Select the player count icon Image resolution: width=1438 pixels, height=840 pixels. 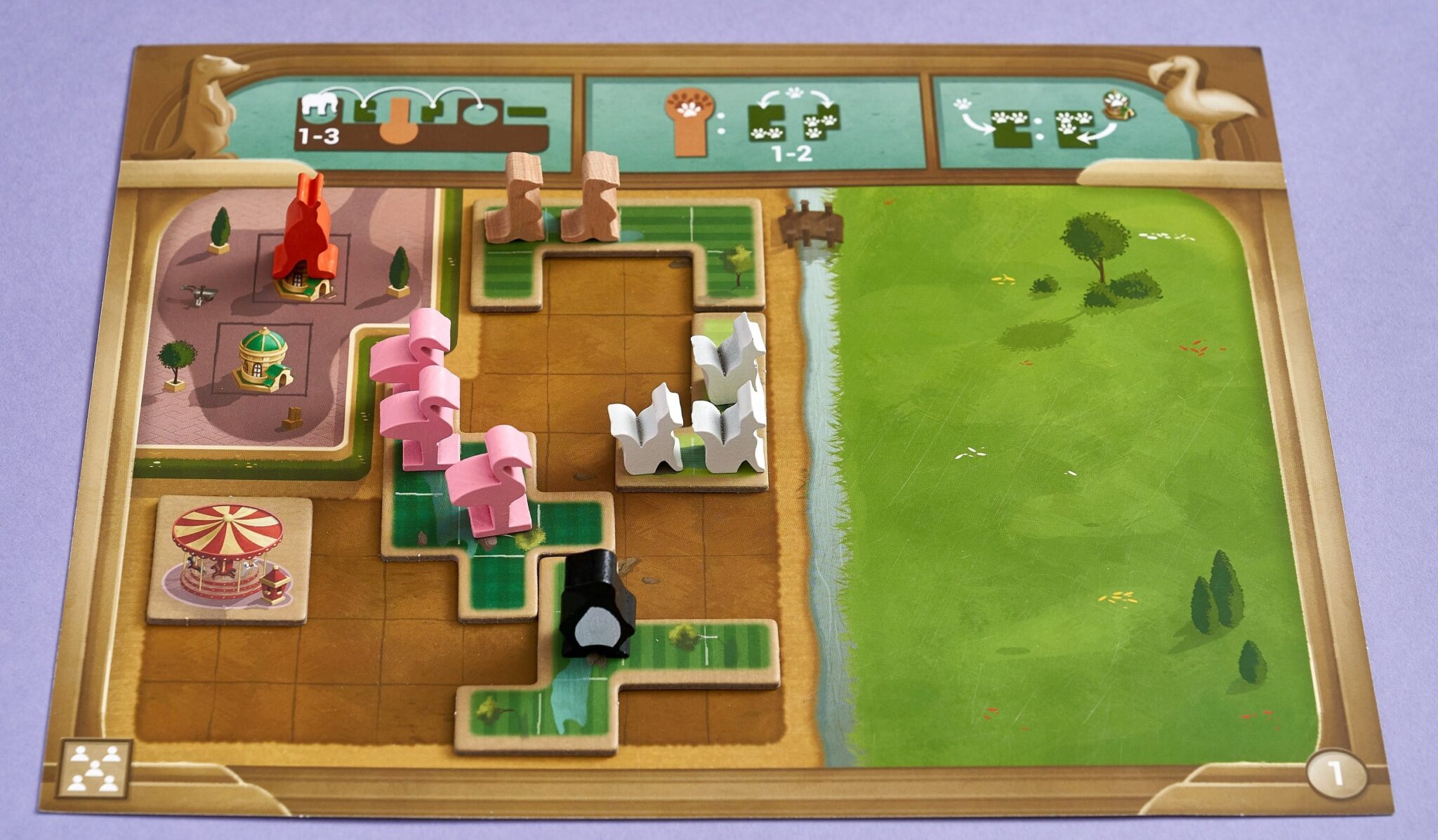coord(94,768)
